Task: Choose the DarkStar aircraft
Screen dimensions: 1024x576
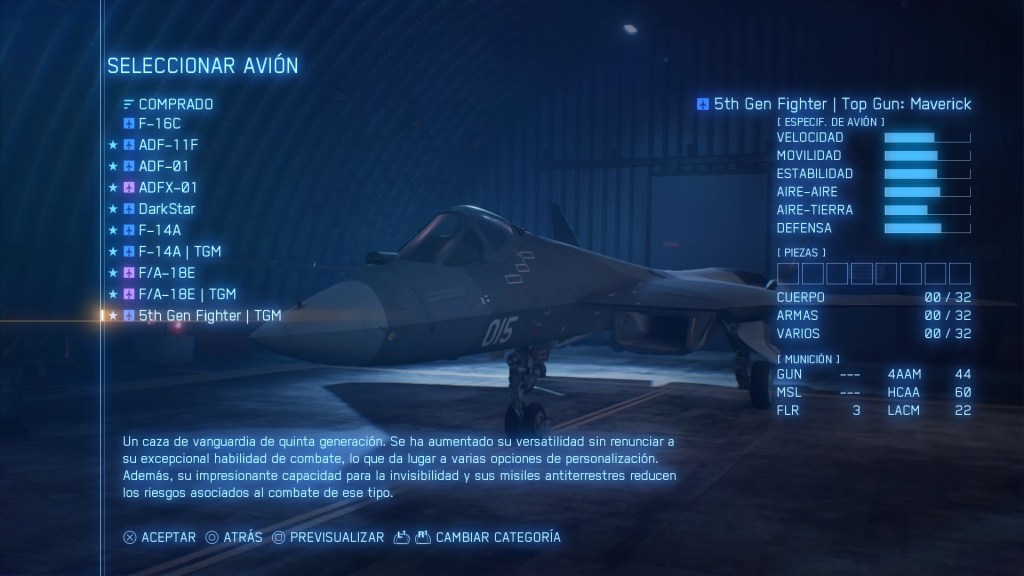Action: pos(167,209)
